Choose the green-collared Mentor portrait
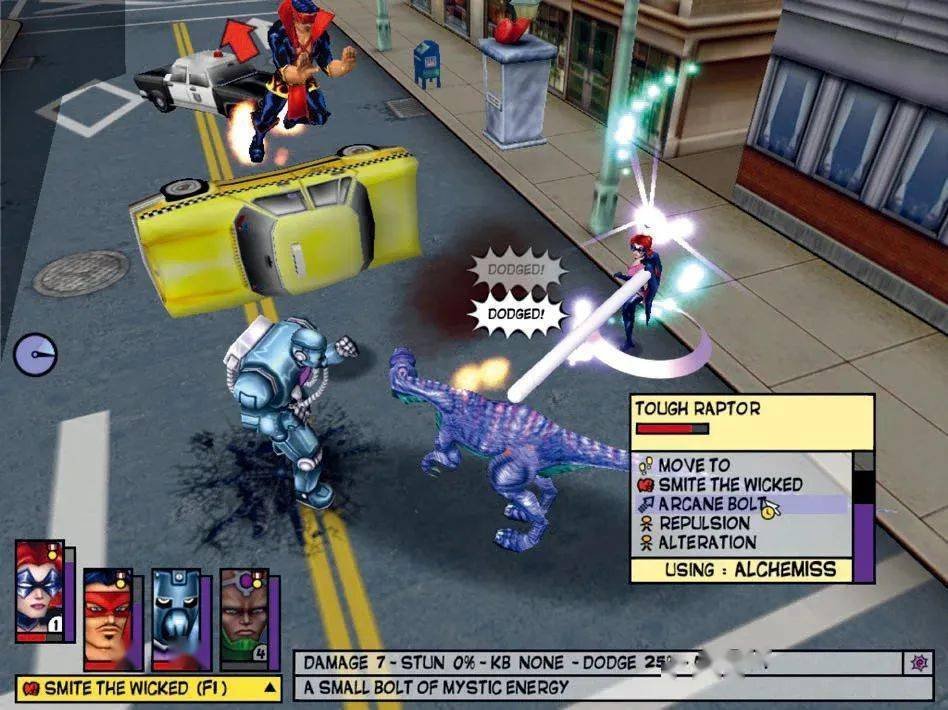Image resolution: width=948 pixels, height=710 pixels. click(244, 618)
